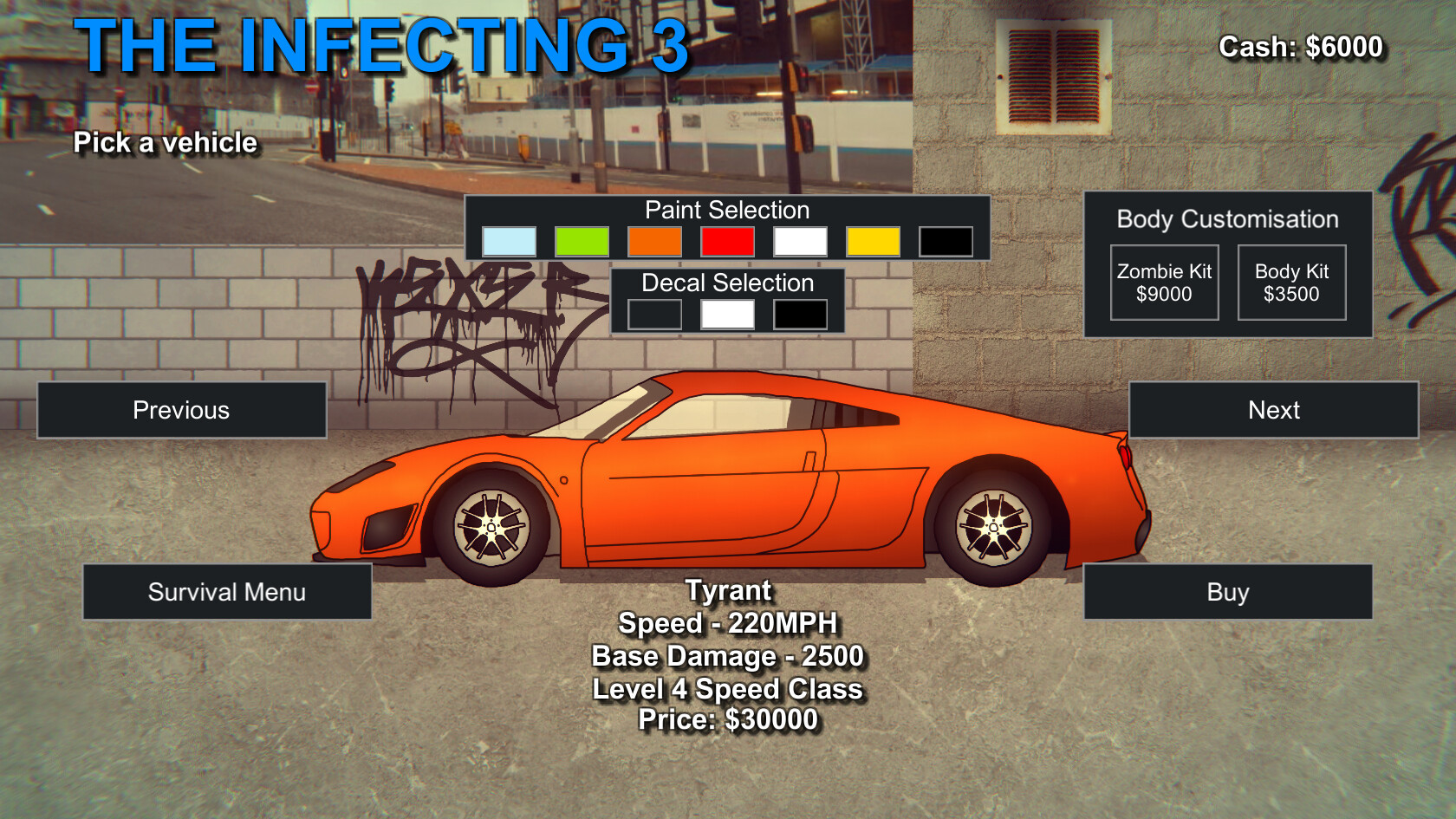Return to the Survival Menu
Screen dimensions: 1456x819
(227, 592)
